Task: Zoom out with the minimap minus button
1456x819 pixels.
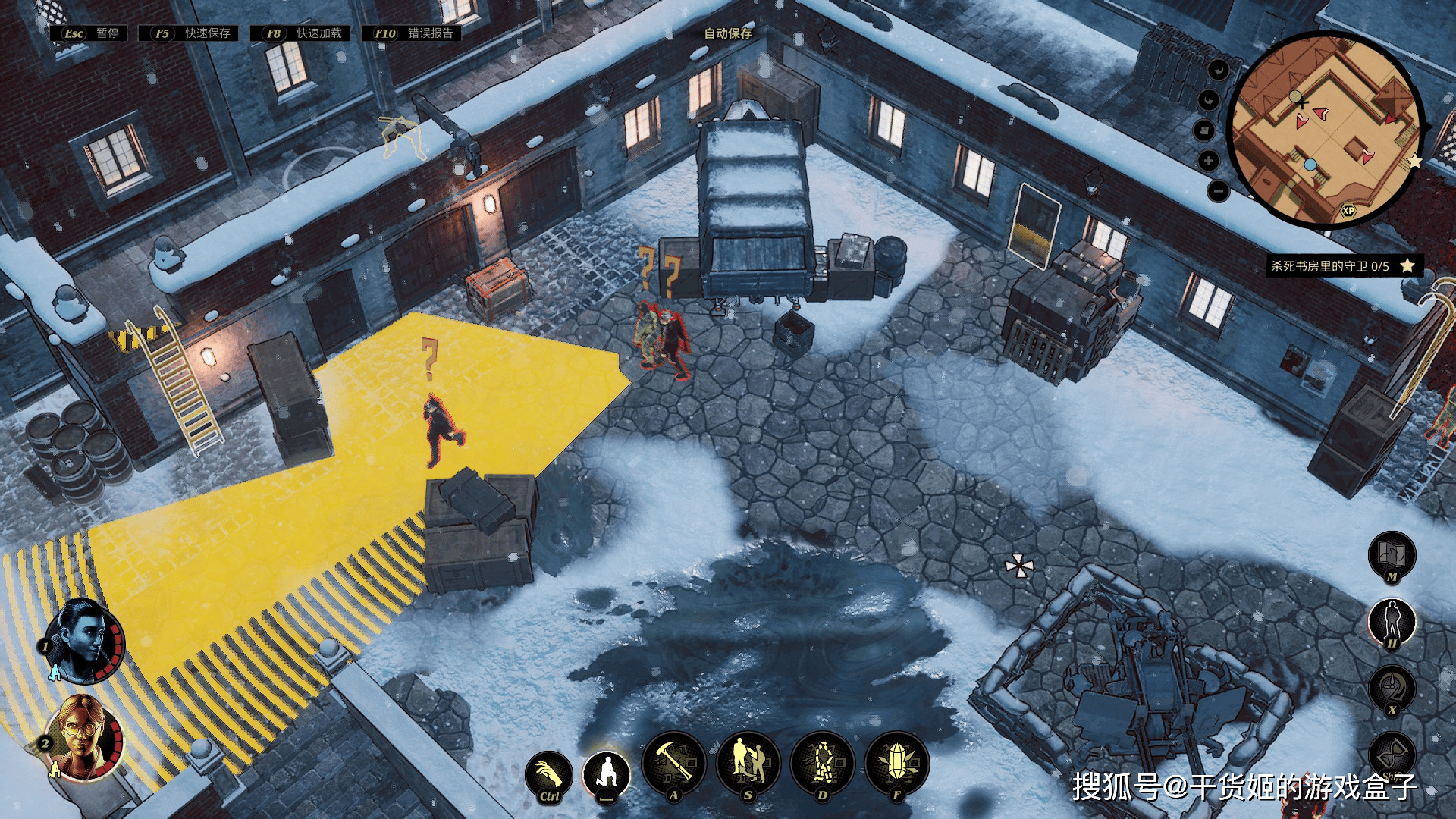Action: coord(1217,190)
